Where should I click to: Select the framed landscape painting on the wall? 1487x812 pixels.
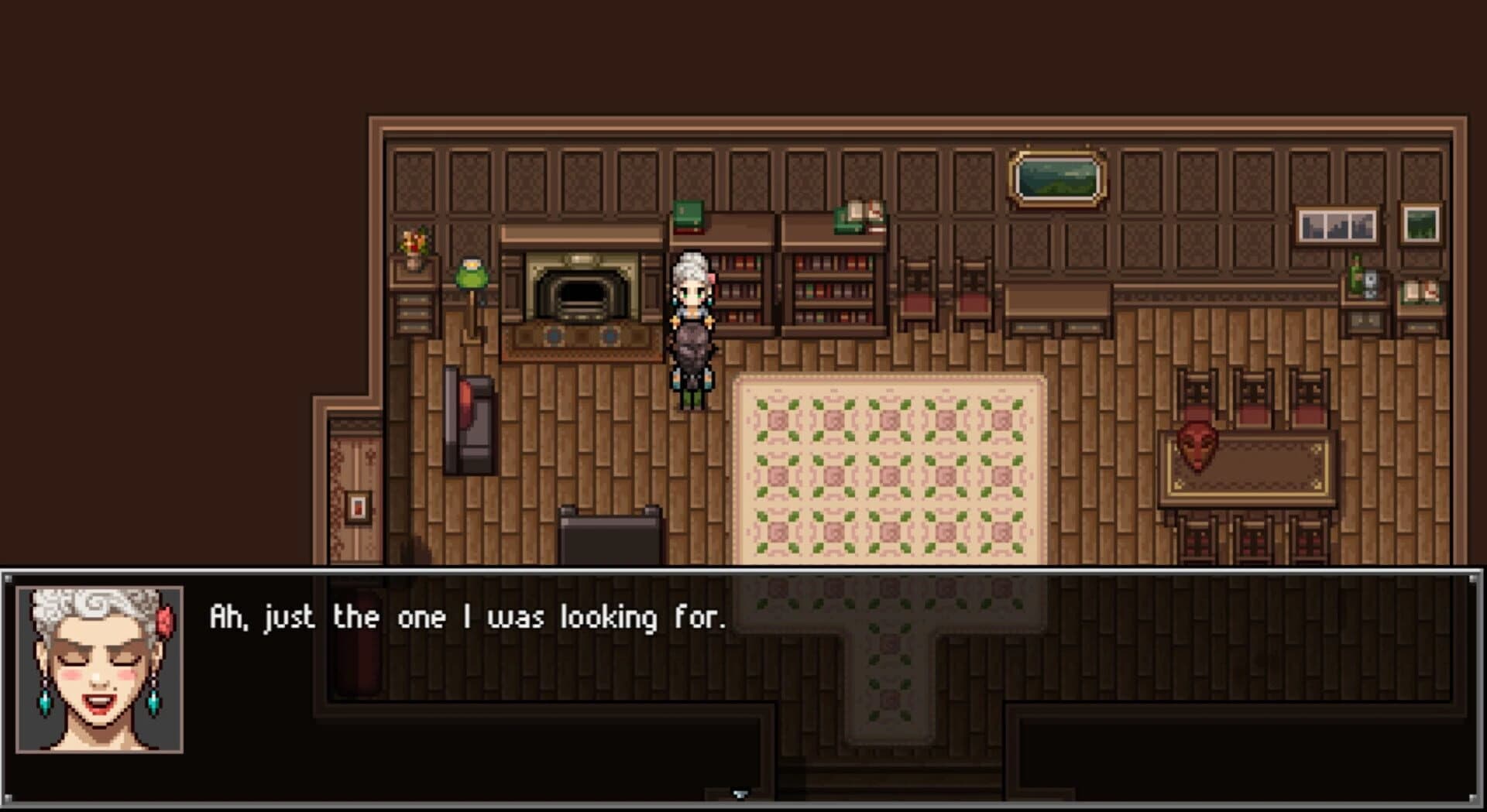[x=1057, y=178]
